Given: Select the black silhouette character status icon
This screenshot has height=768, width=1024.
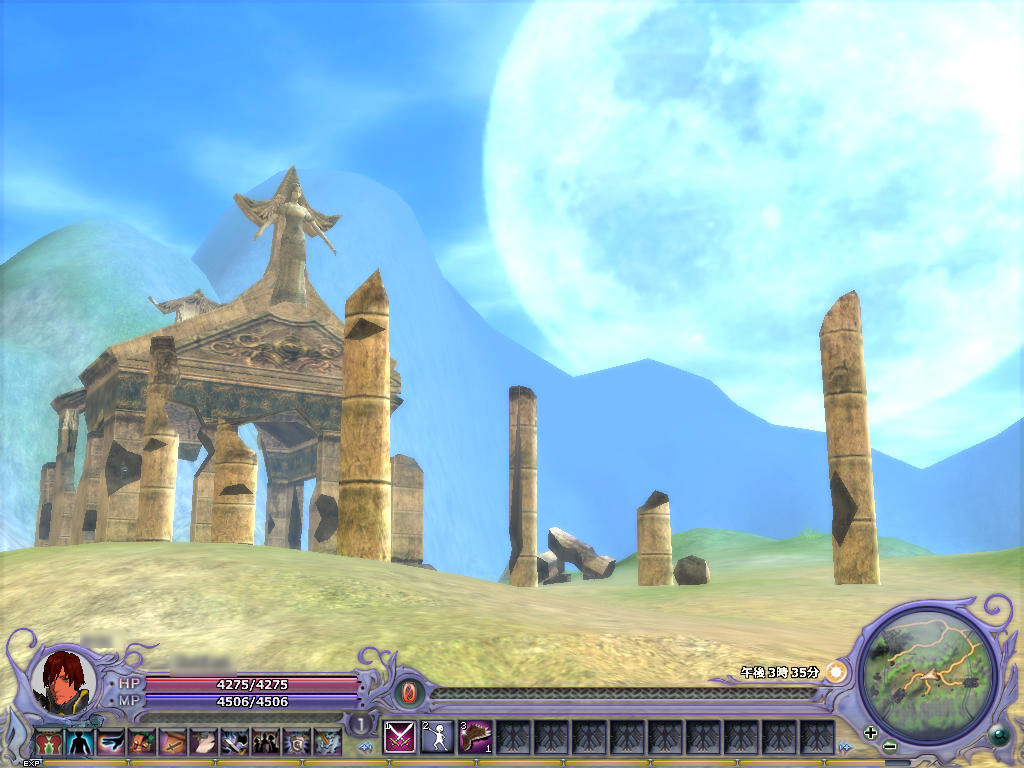Looking at the screenshot, I should (80, 742).
